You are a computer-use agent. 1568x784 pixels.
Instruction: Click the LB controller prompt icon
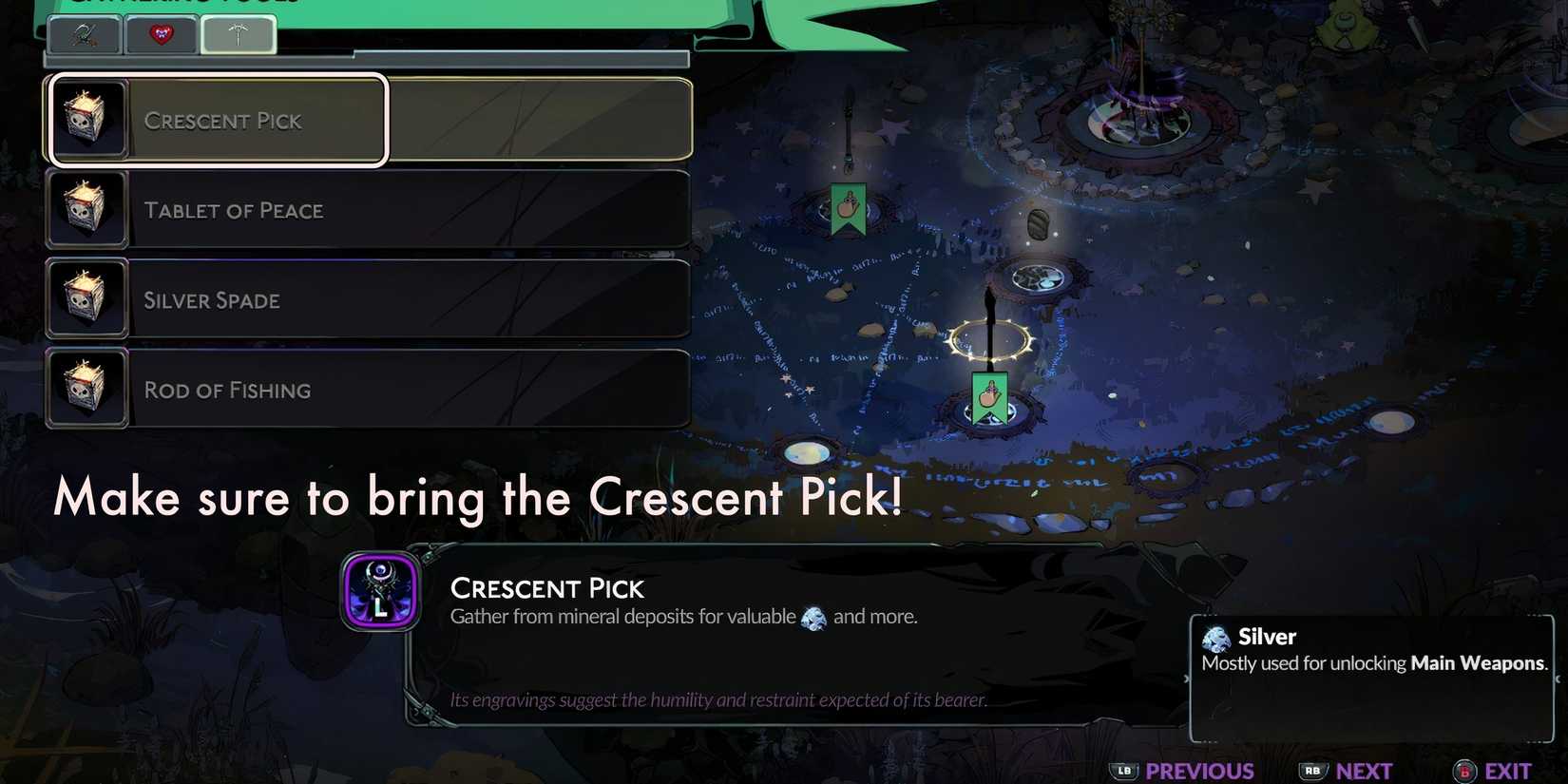click(1123, 771)
